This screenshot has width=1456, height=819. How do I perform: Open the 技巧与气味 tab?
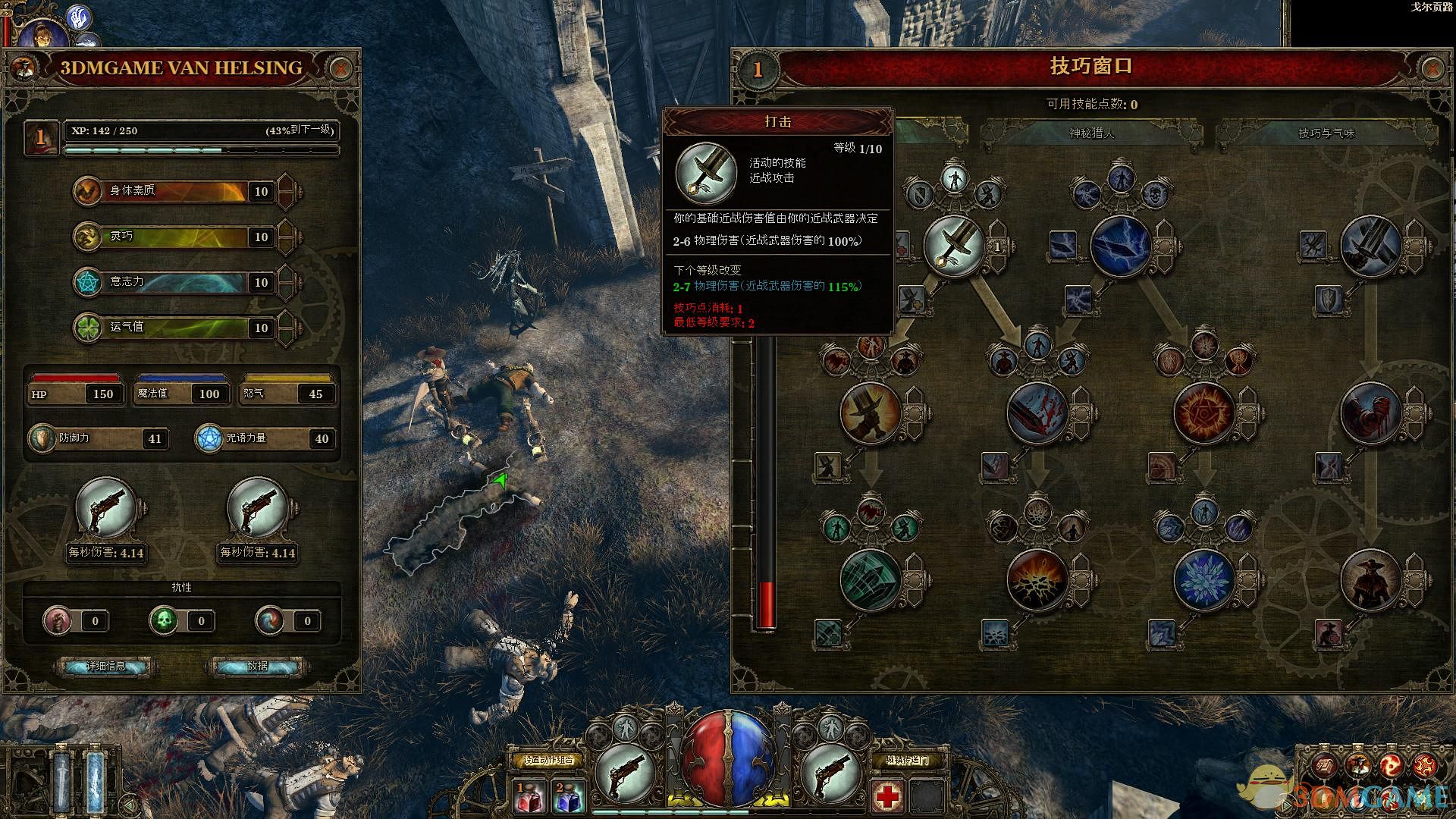pyautogui.click(x=1326, y=133)
